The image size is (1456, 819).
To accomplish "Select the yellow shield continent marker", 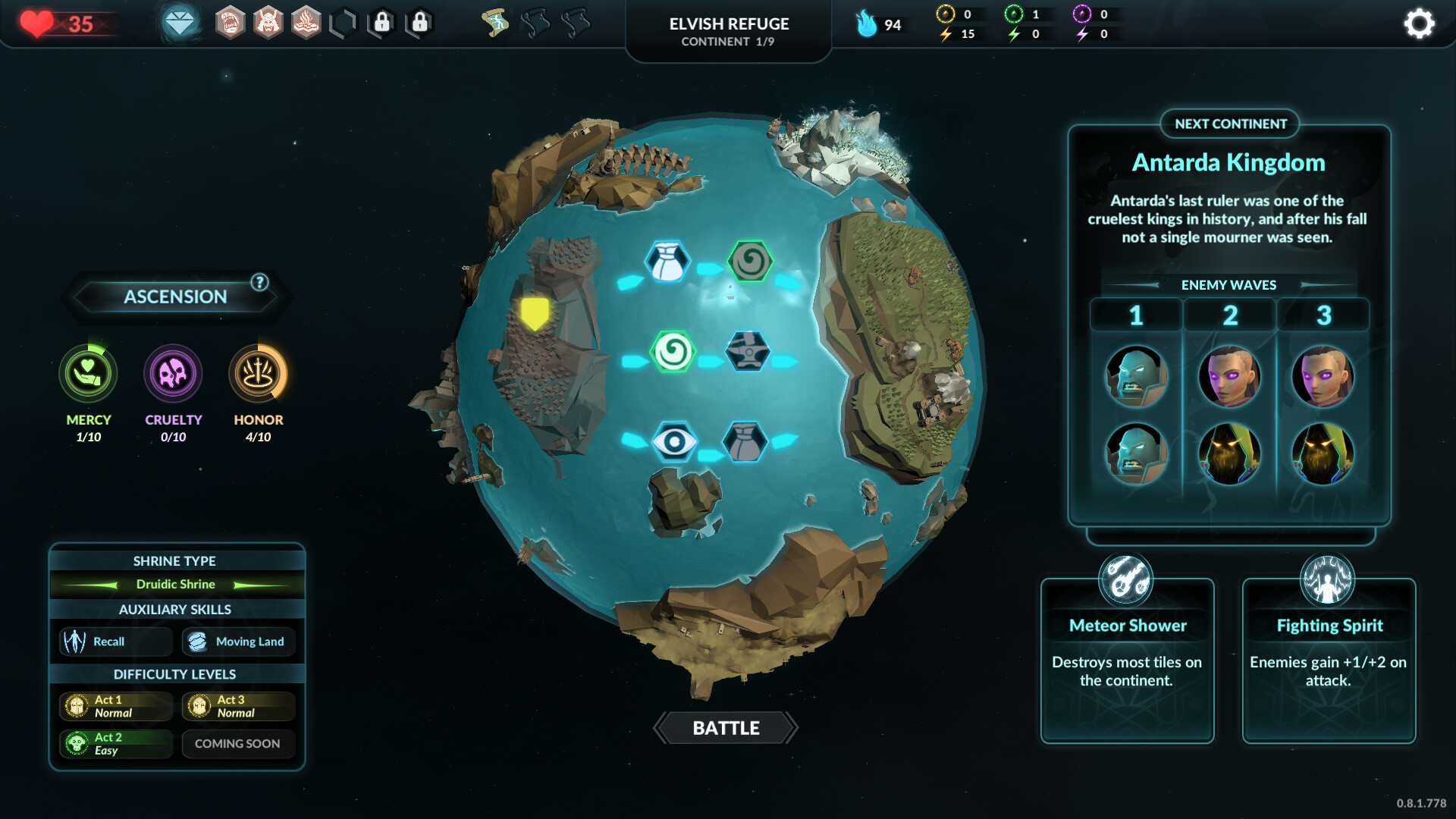I will click(535, 312).
